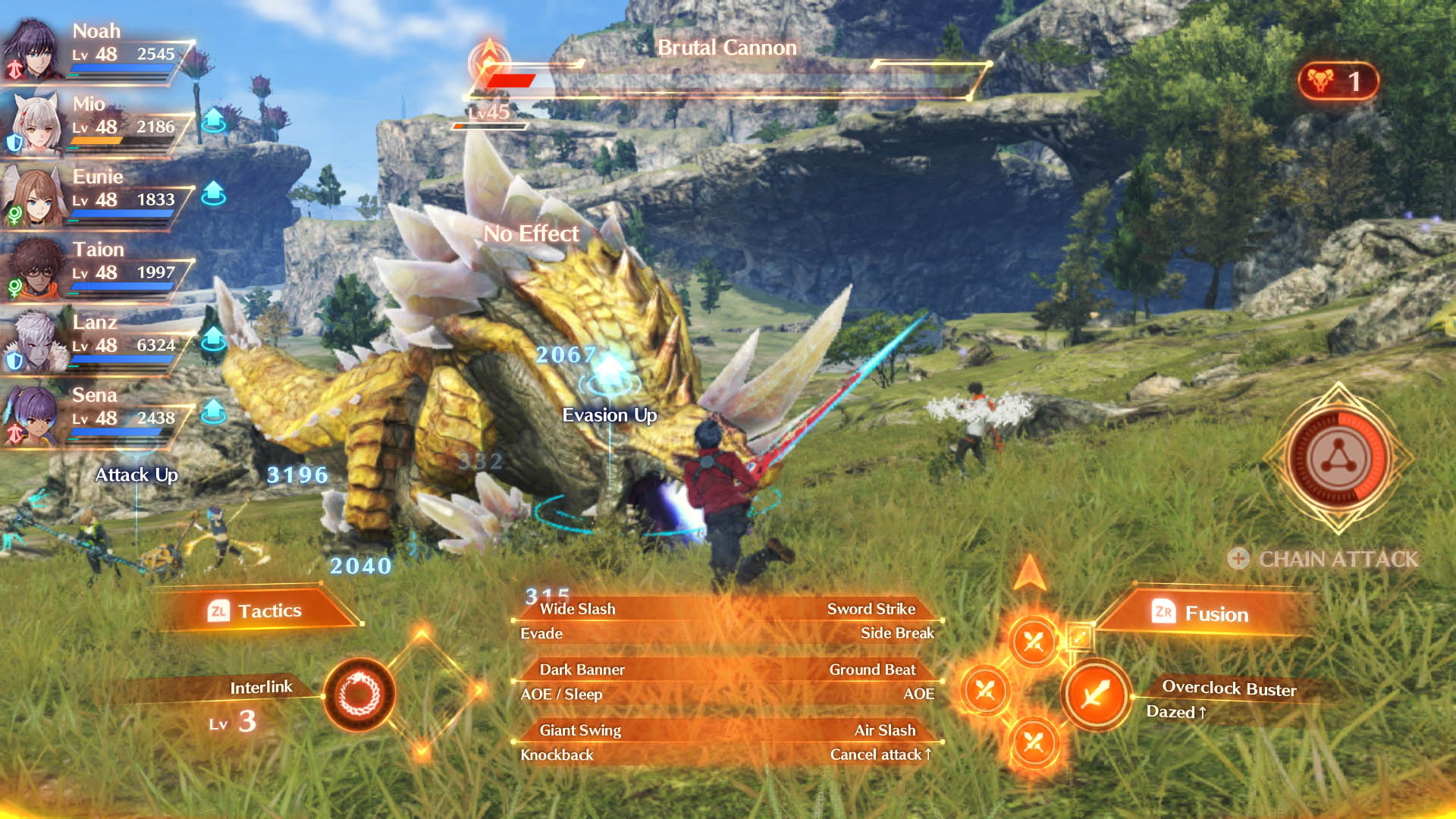Trigger the Sword Strike art
This screenshot has width=1456, height=819.
[x=871, y=609]
